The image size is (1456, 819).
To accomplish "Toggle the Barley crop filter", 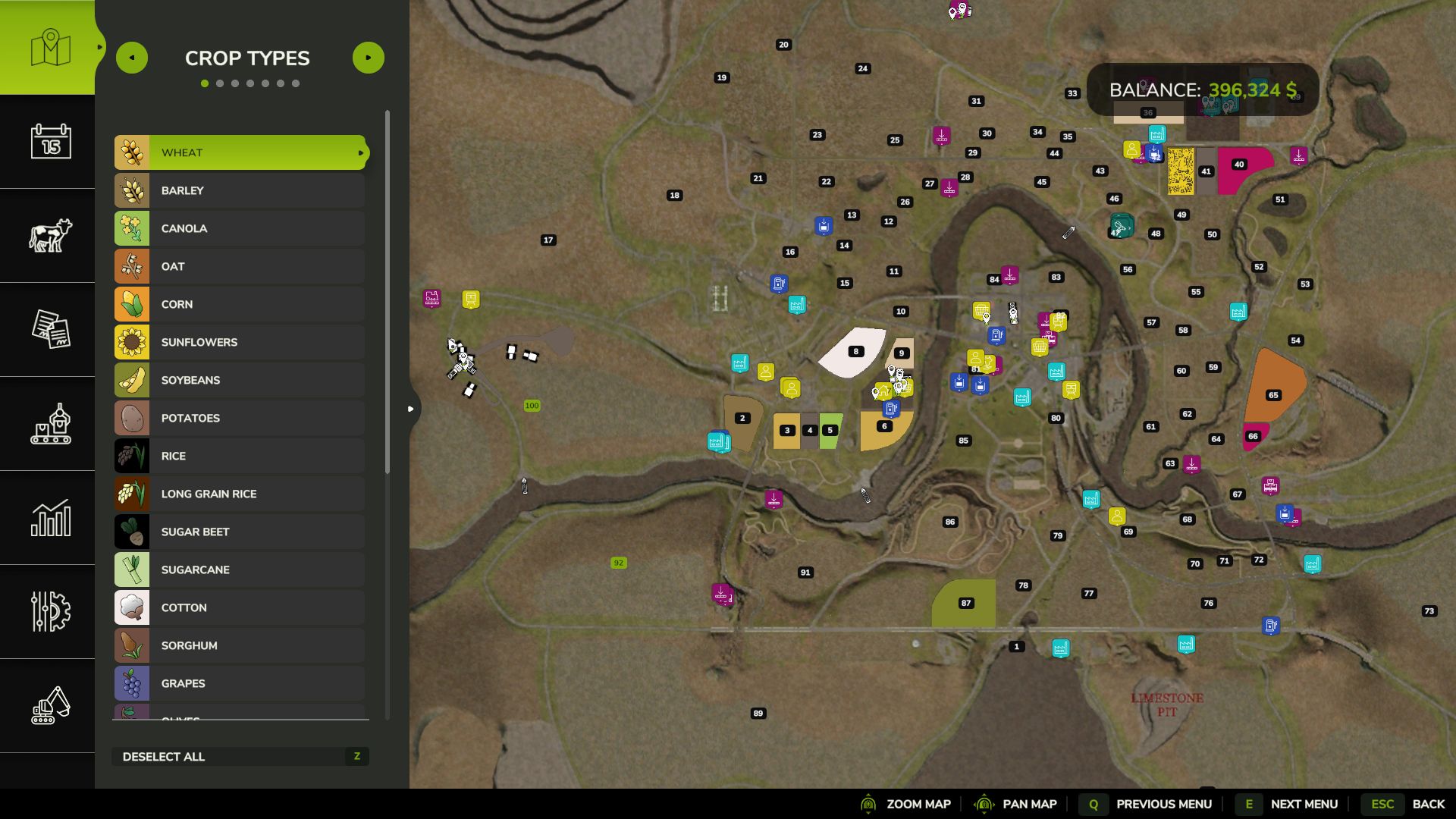I will coord(240,190).
